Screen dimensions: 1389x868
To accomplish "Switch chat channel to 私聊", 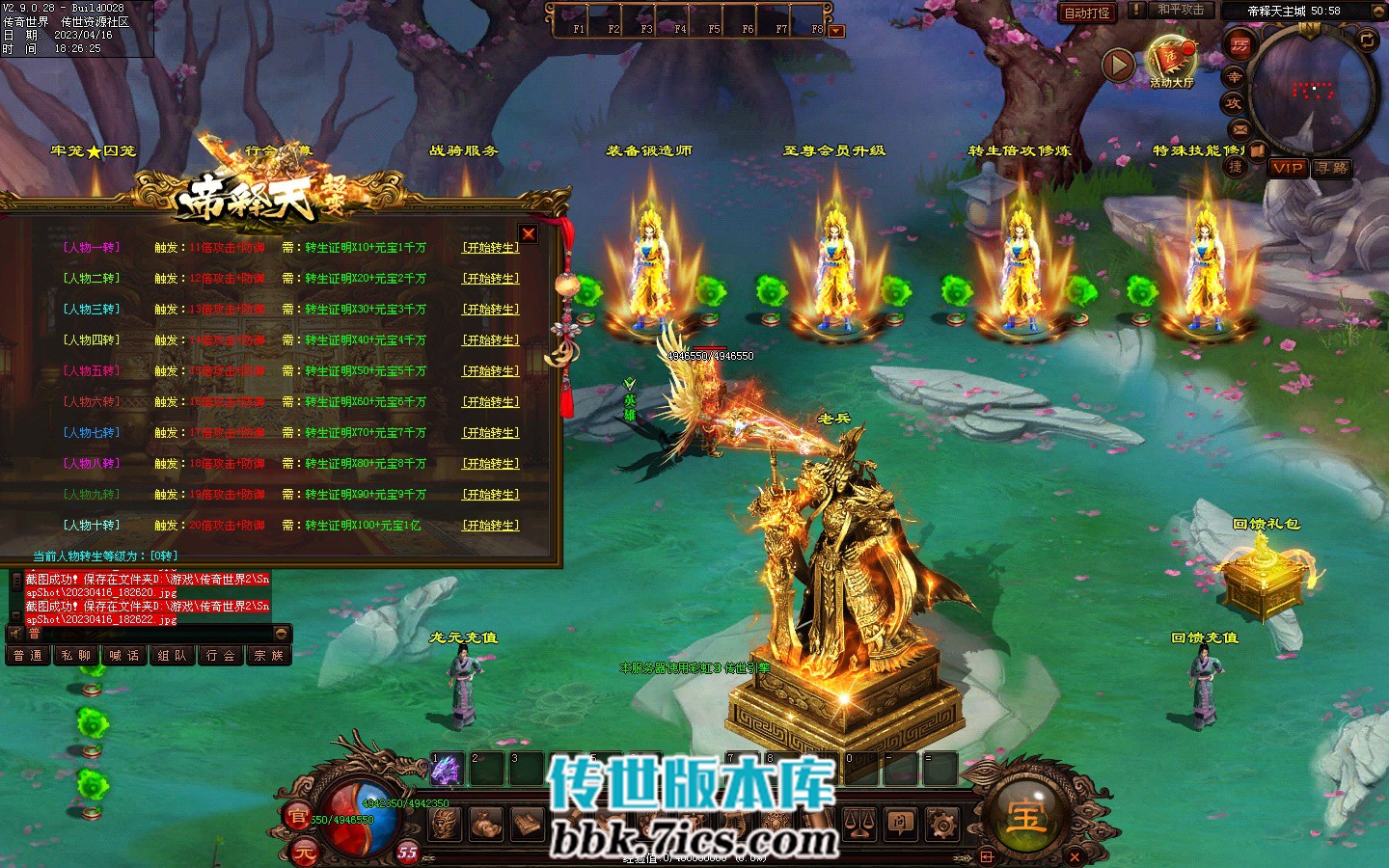I will (x=75, y=656).
